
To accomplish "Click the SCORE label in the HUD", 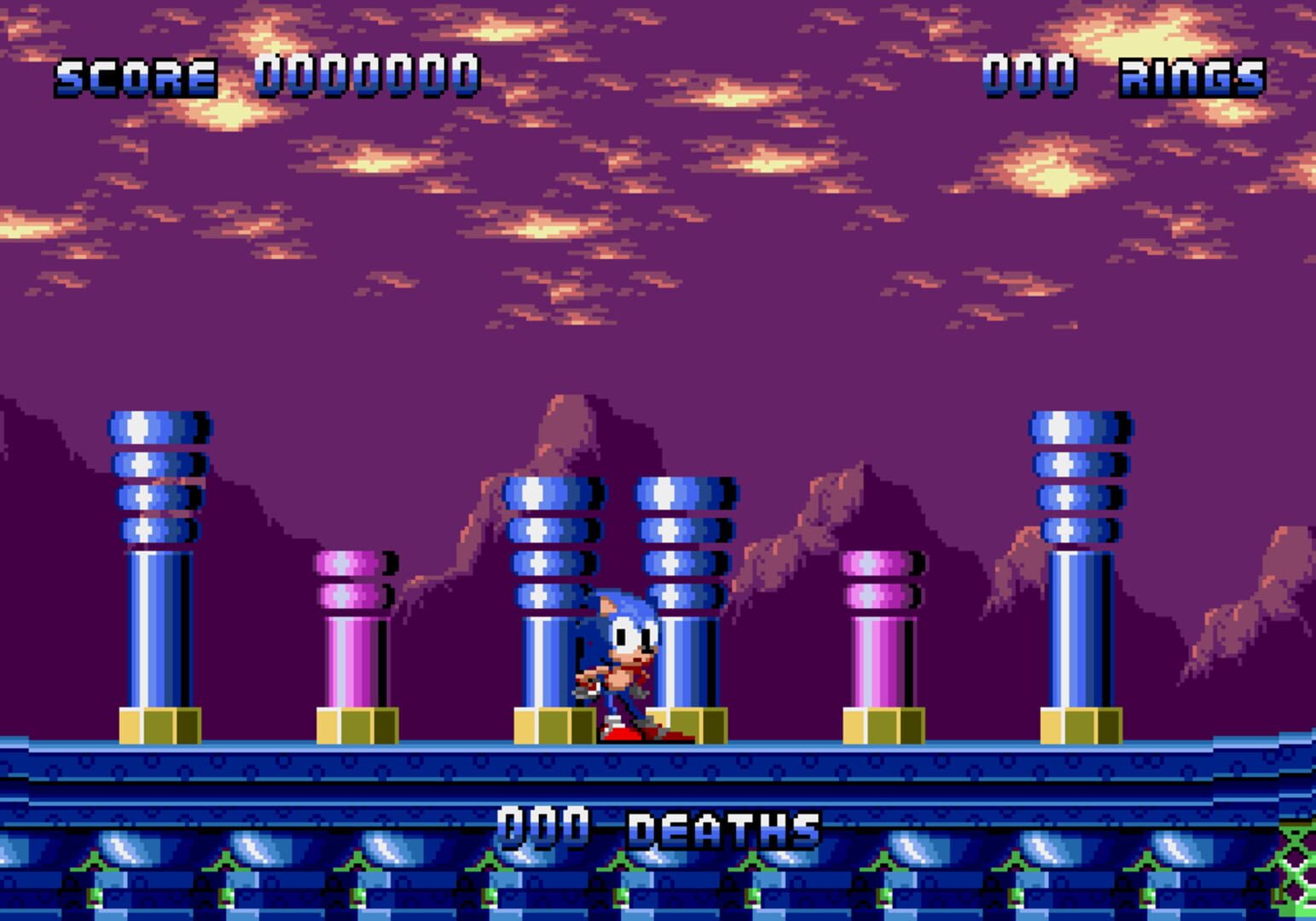I will point(132,77).
